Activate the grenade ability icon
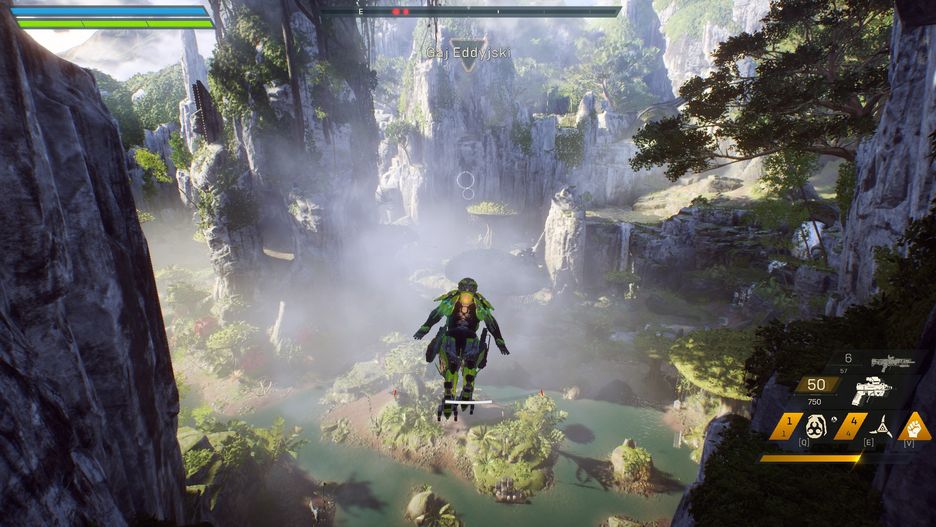Image resolution: width=936 pixels, height=527 pixels. [x=816, y=427]
